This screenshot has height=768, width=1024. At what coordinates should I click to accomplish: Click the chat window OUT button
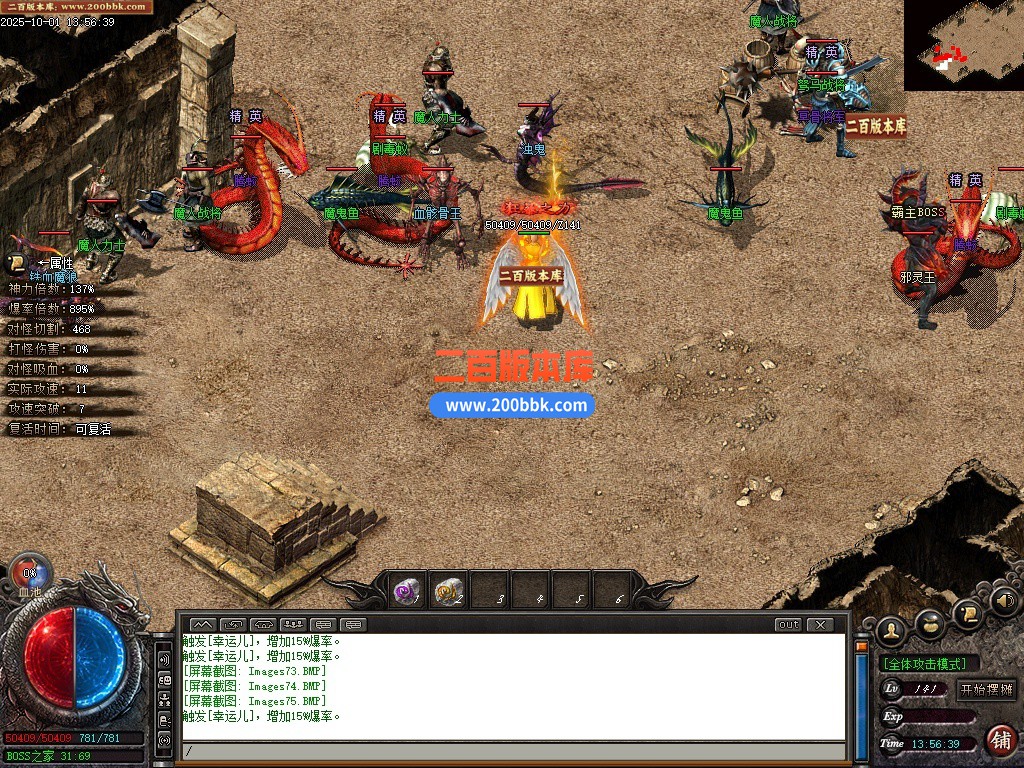(x=788, y=625)
